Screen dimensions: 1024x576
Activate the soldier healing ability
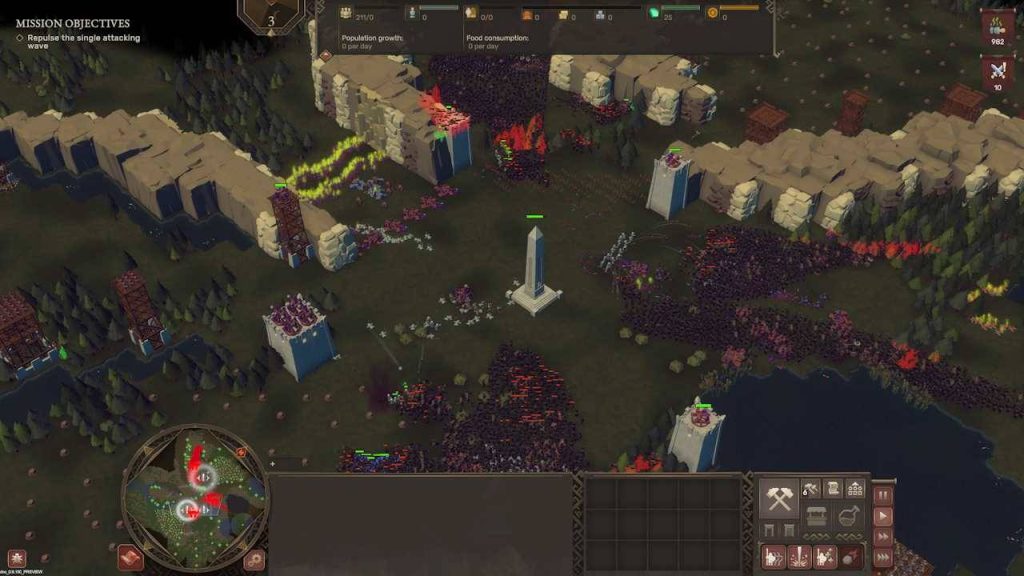pyautogui.click(x=824, y=557)
